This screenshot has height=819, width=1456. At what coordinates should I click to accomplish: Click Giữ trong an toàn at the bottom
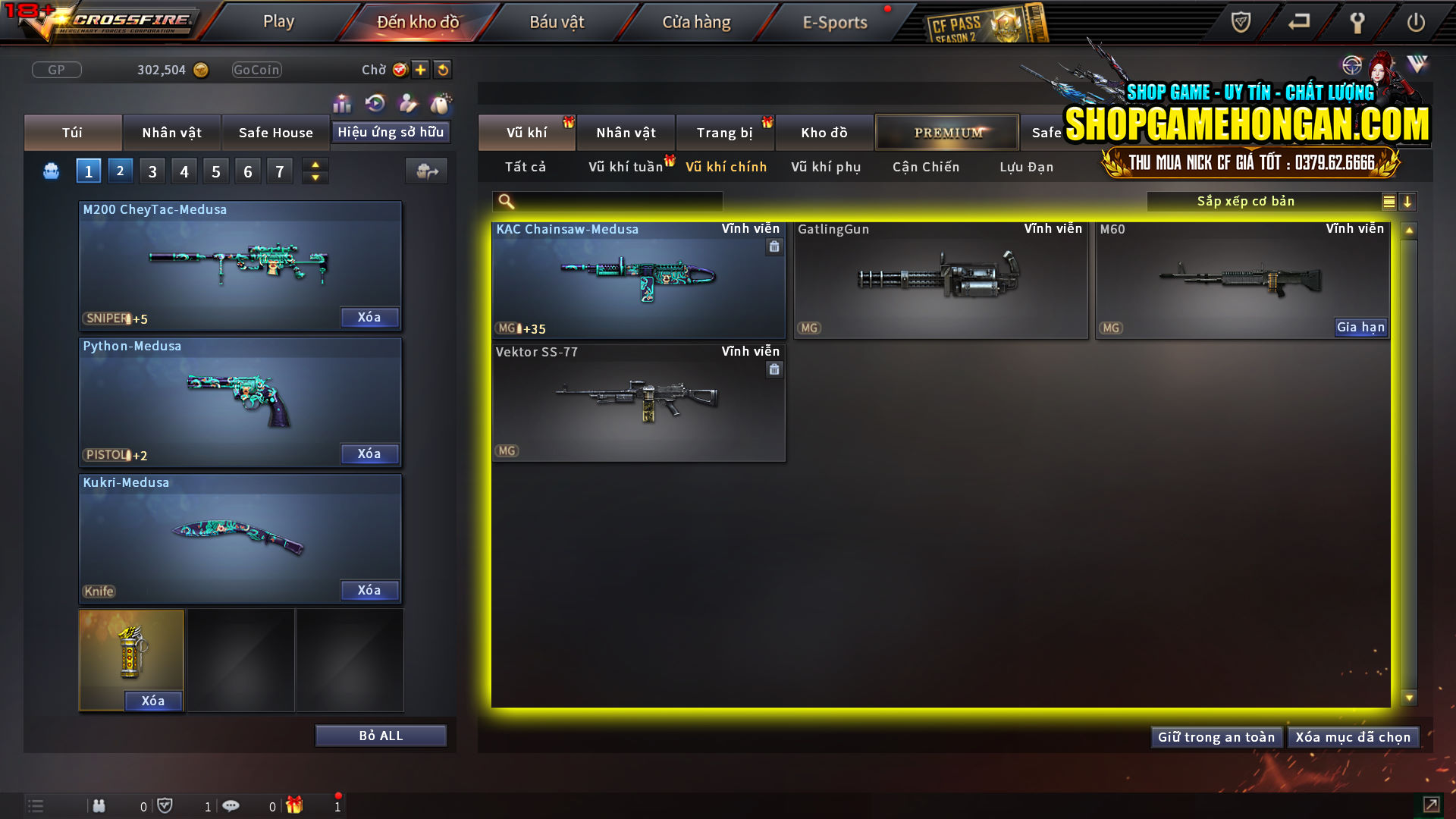[1216, 736]
